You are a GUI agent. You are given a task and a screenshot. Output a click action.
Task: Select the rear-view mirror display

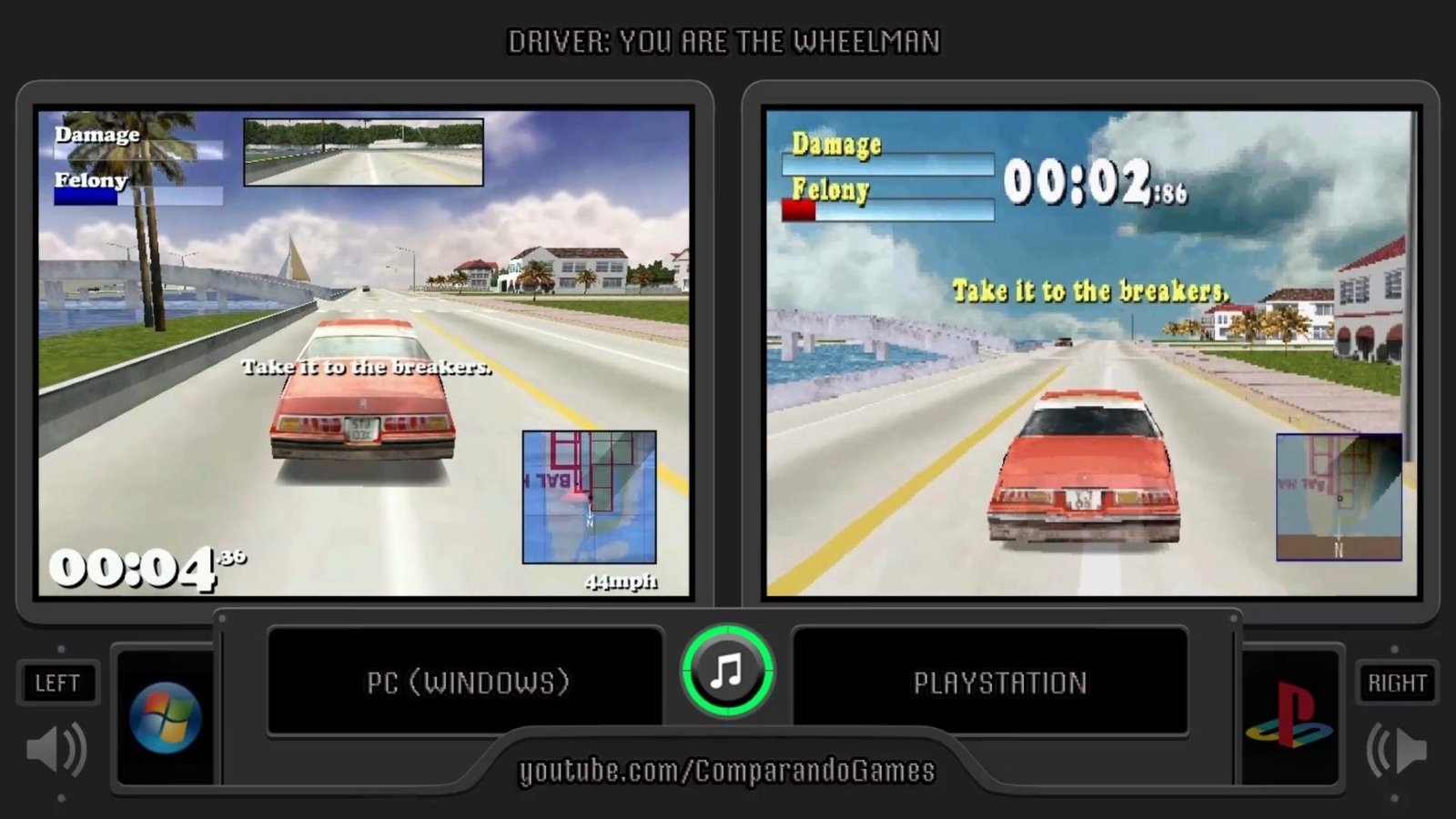[x=363, y=152]
